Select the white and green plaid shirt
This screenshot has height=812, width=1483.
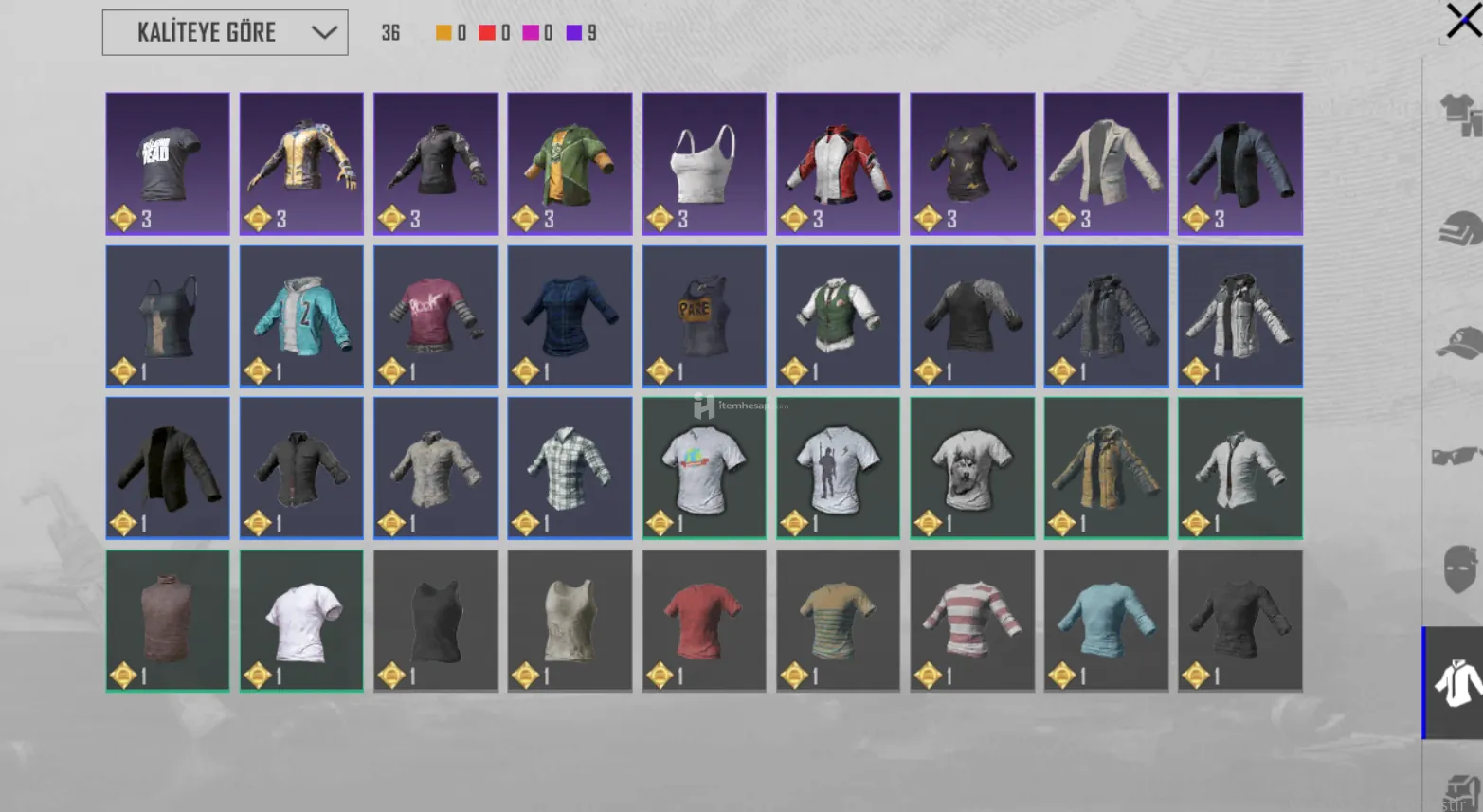(x=570, y=468)
